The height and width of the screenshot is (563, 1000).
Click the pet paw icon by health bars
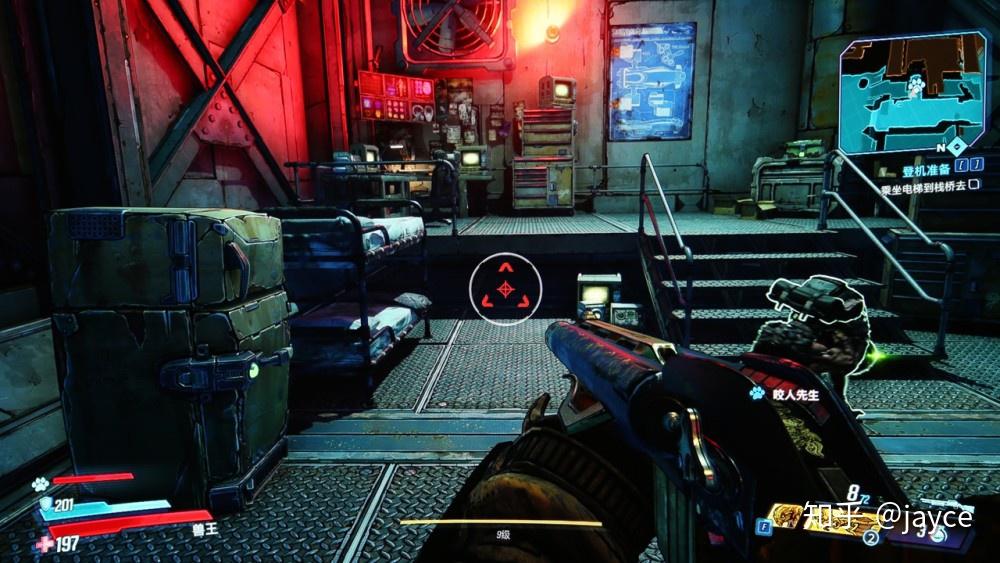point(40,482)
